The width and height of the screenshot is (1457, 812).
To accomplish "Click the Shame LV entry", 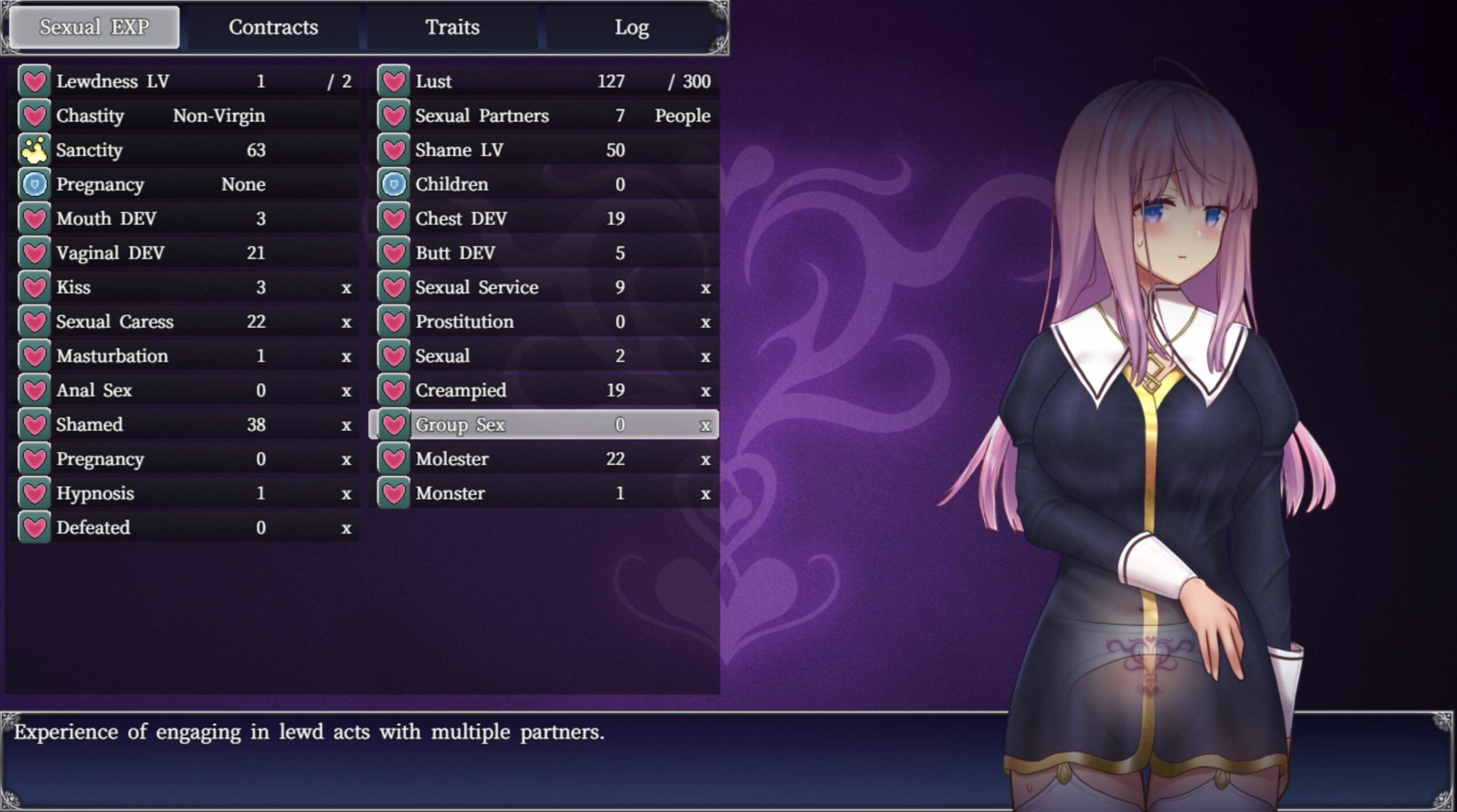I will tap(544, 150).
